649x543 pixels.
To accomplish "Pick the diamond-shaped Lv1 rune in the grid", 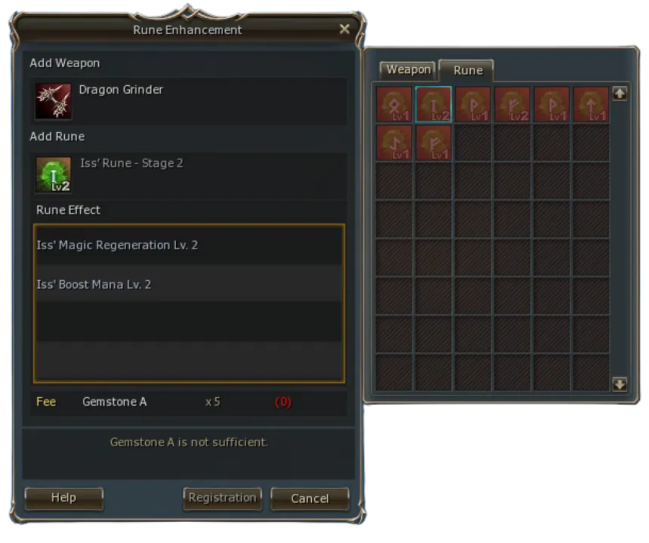I will 394,104.
